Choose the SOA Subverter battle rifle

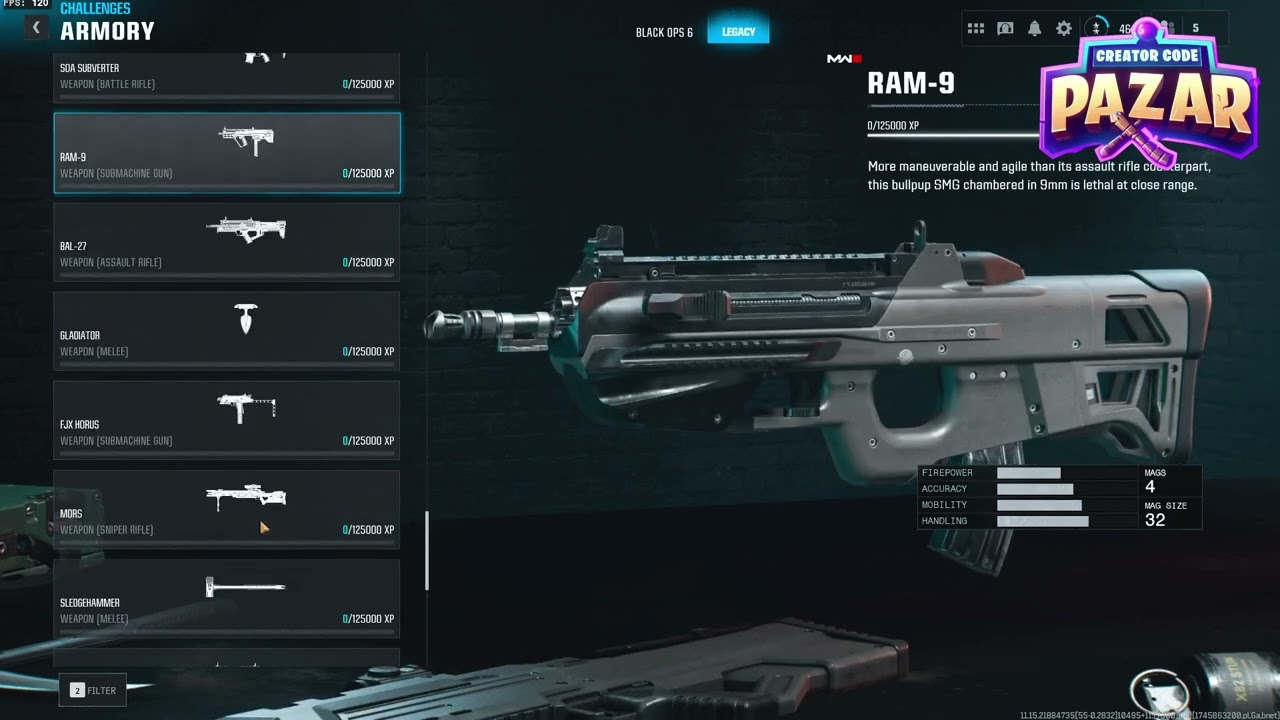click(x=226, y=78)
